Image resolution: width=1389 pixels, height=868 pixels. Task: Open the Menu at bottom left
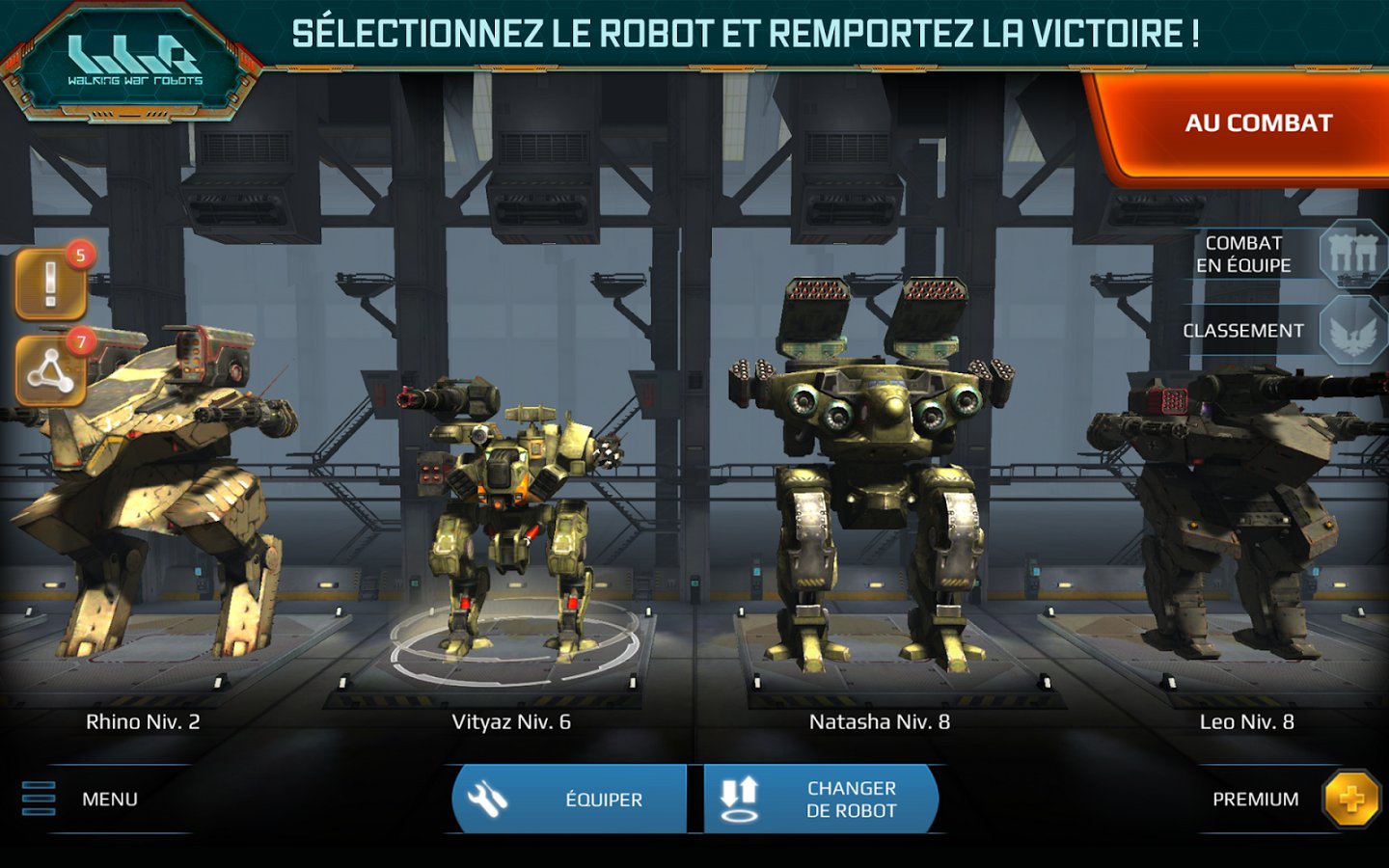coord(109,798)
